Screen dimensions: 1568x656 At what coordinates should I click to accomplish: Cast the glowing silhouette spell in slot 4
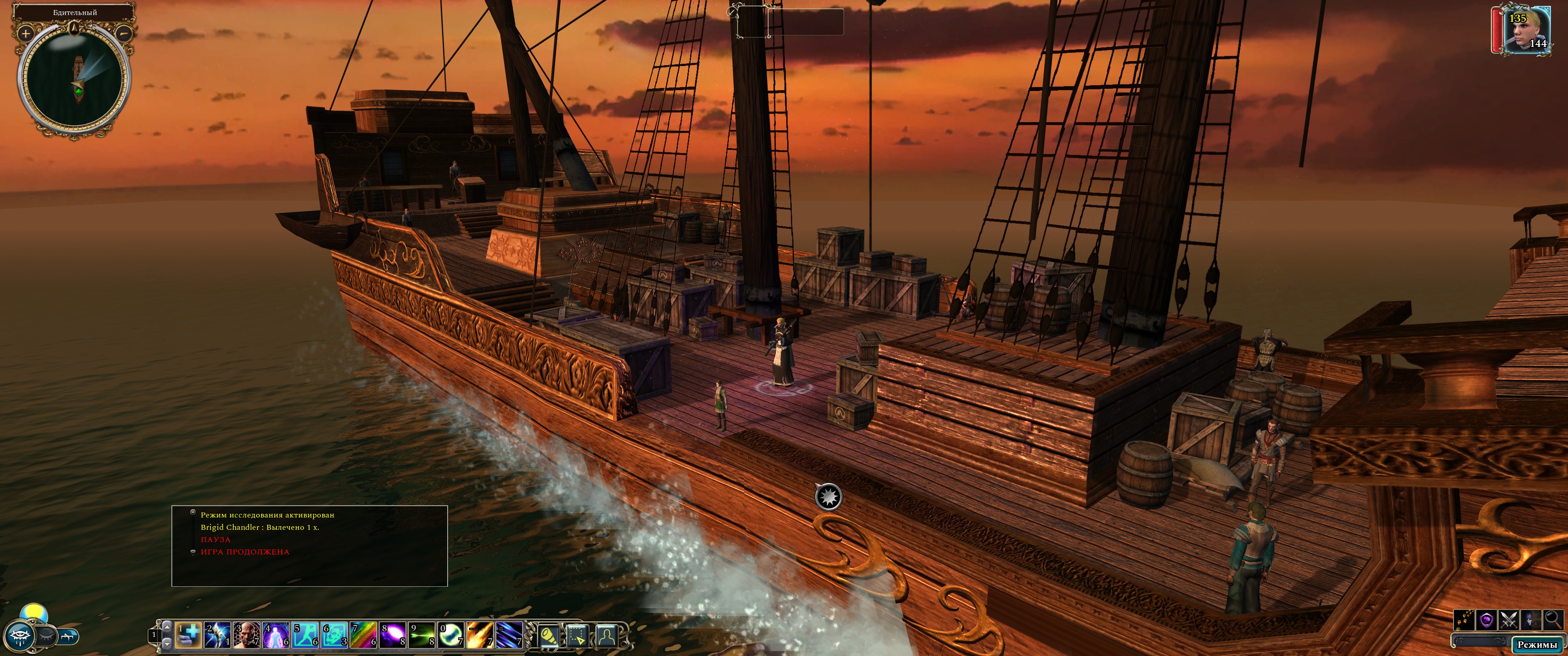(276, 635)
